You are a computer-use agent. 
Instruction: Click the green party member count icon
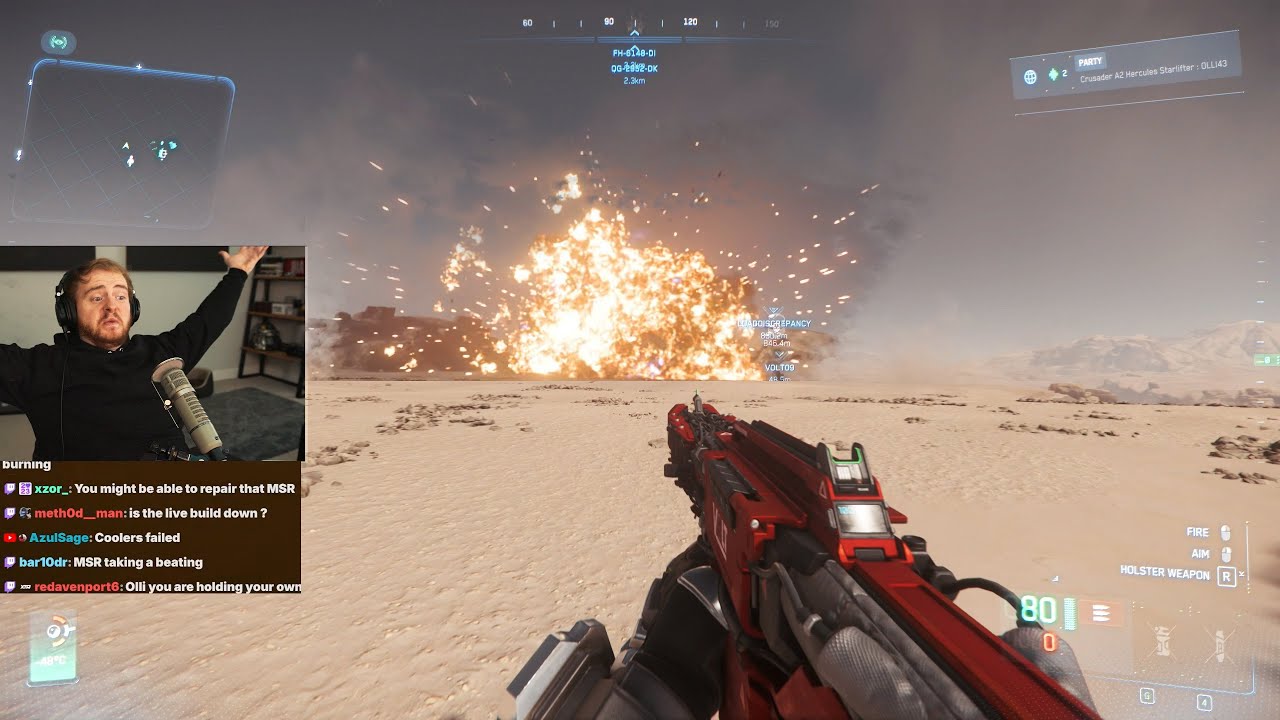1053,75
